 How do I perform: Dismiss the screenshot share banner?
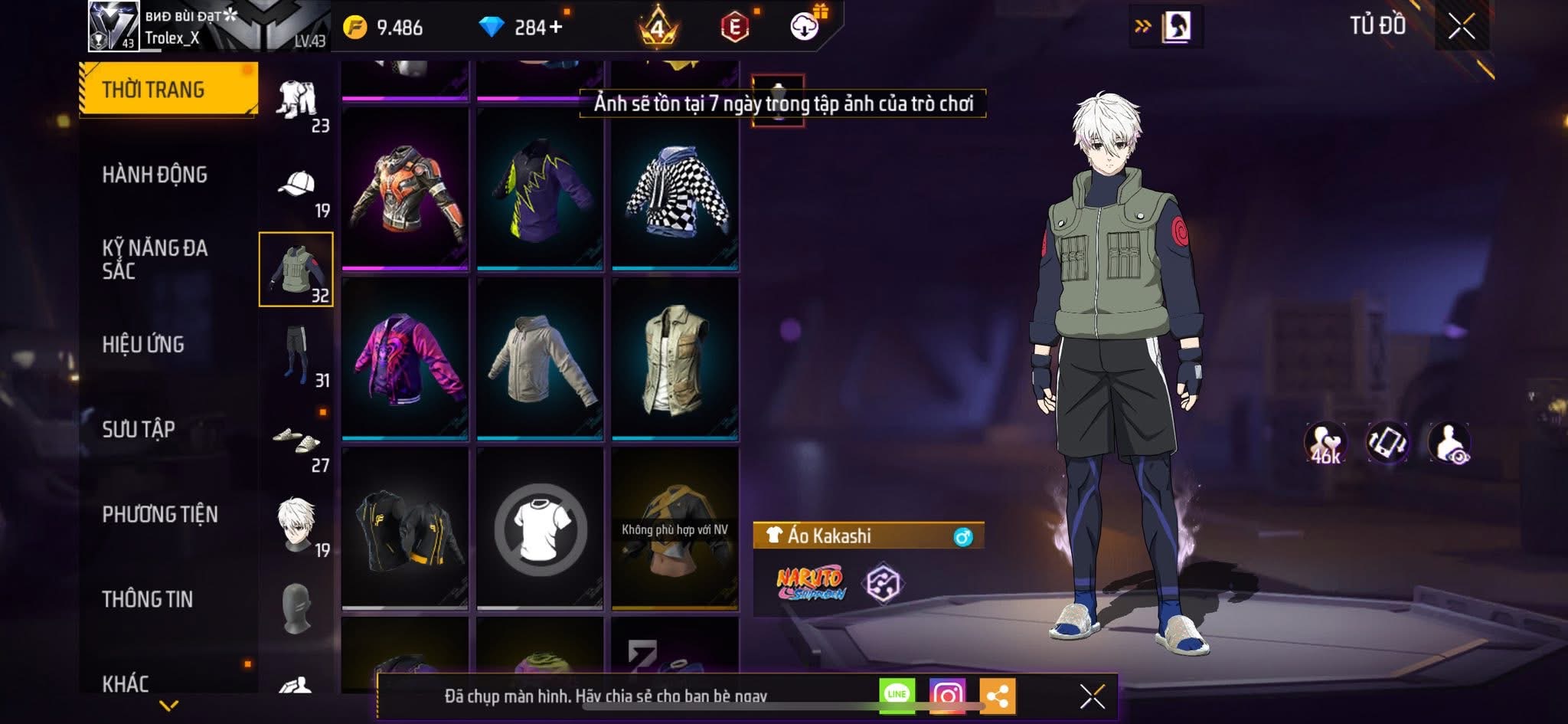1092,696
